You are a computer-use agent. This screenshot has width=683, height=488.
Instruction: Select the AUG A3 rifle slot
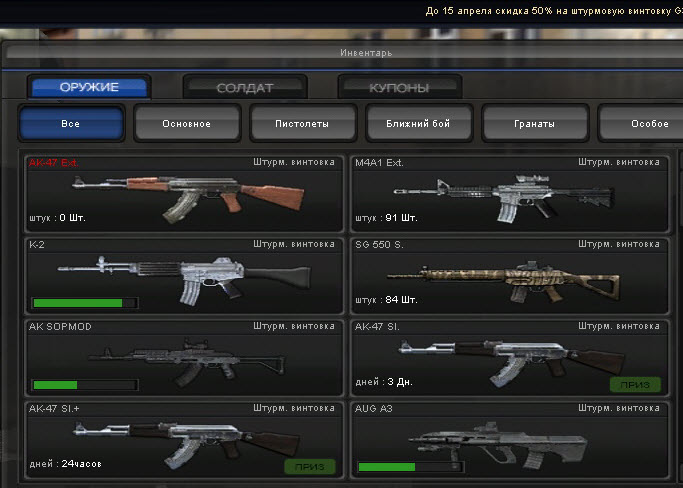508,439
